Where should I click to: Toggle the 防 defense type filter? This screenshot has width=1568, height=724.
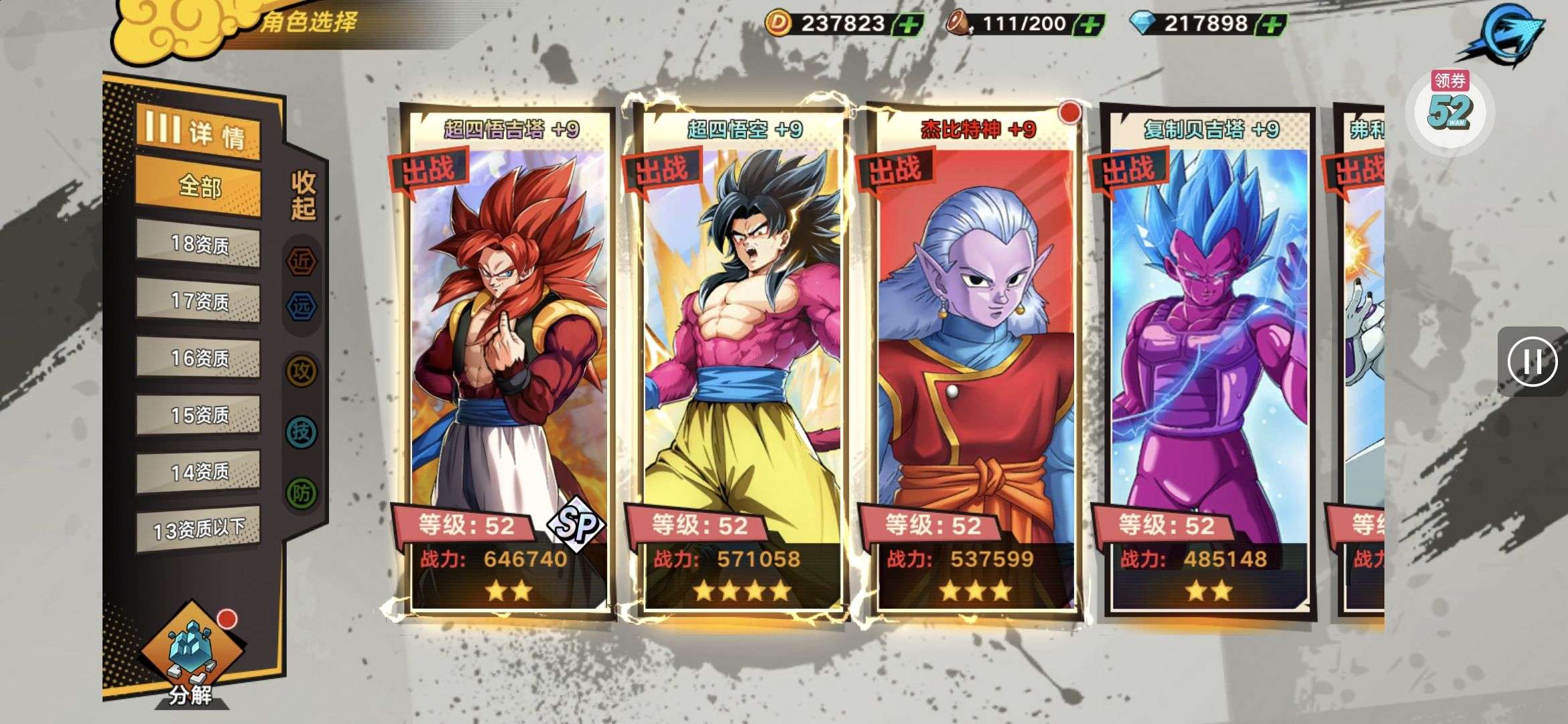[x=302, y=493]
